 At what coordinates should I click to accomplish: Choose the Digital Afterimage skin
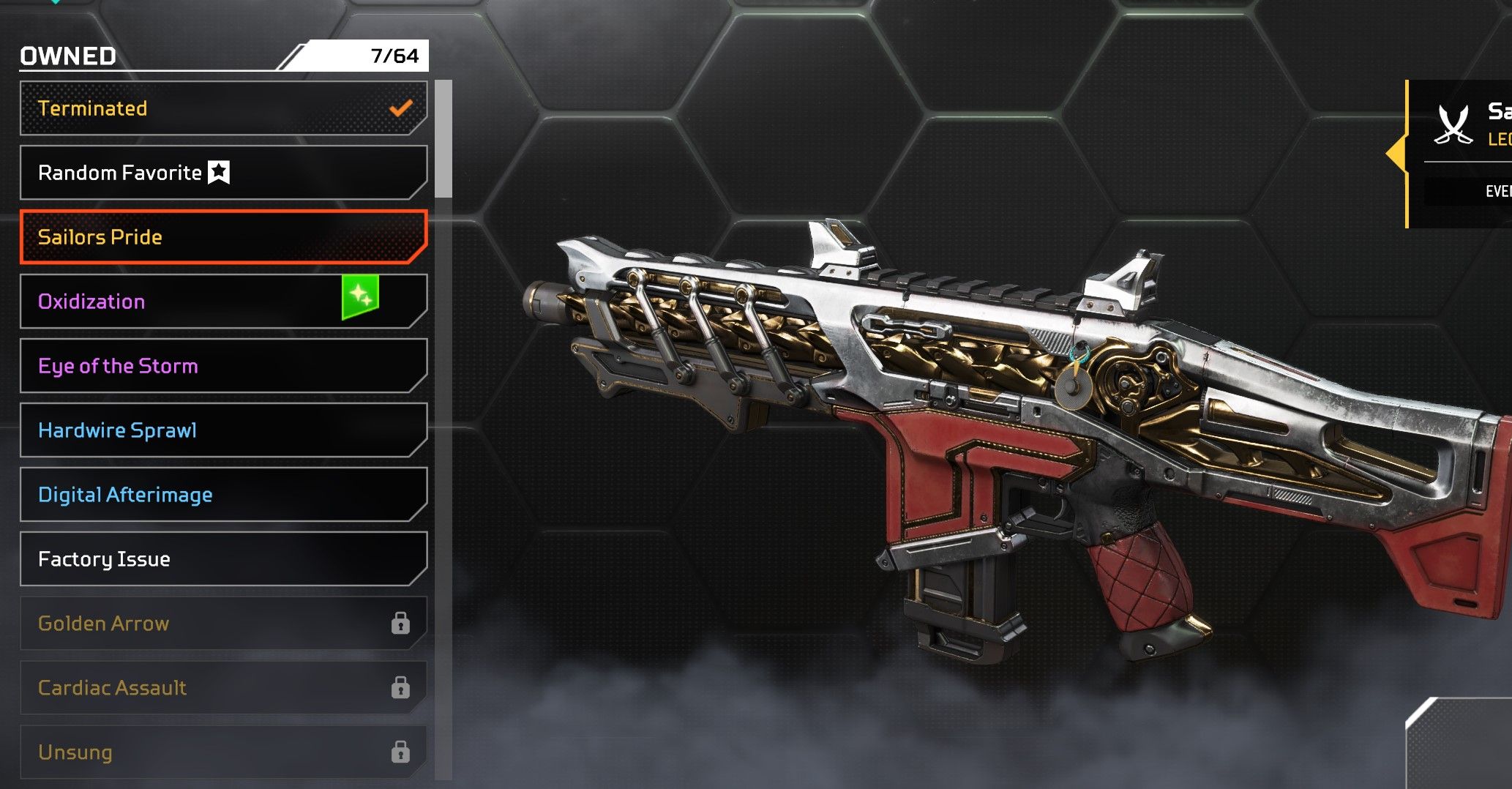(x=223, y=495)
